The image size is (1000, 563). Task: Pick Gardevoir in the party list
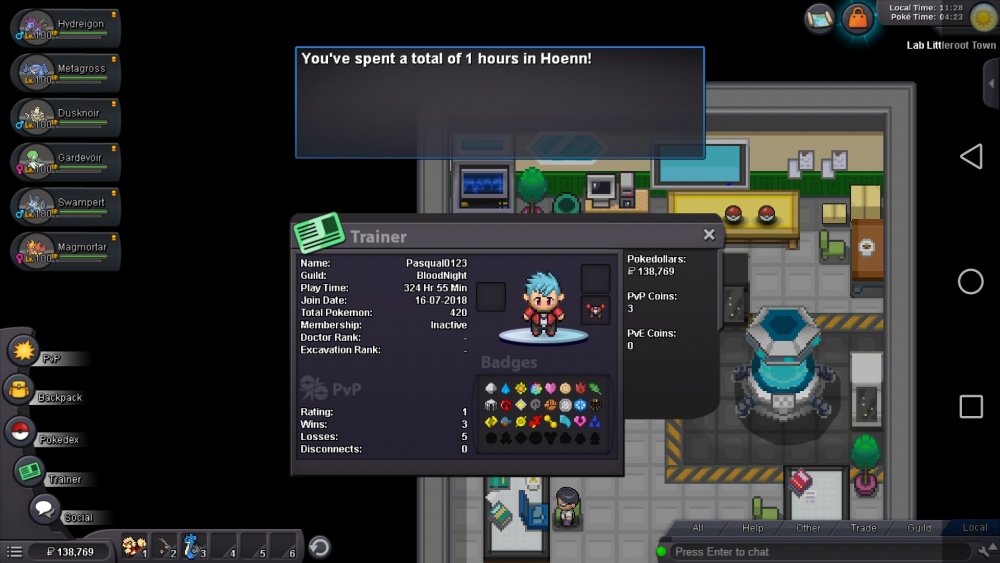[x=66, y=162]
